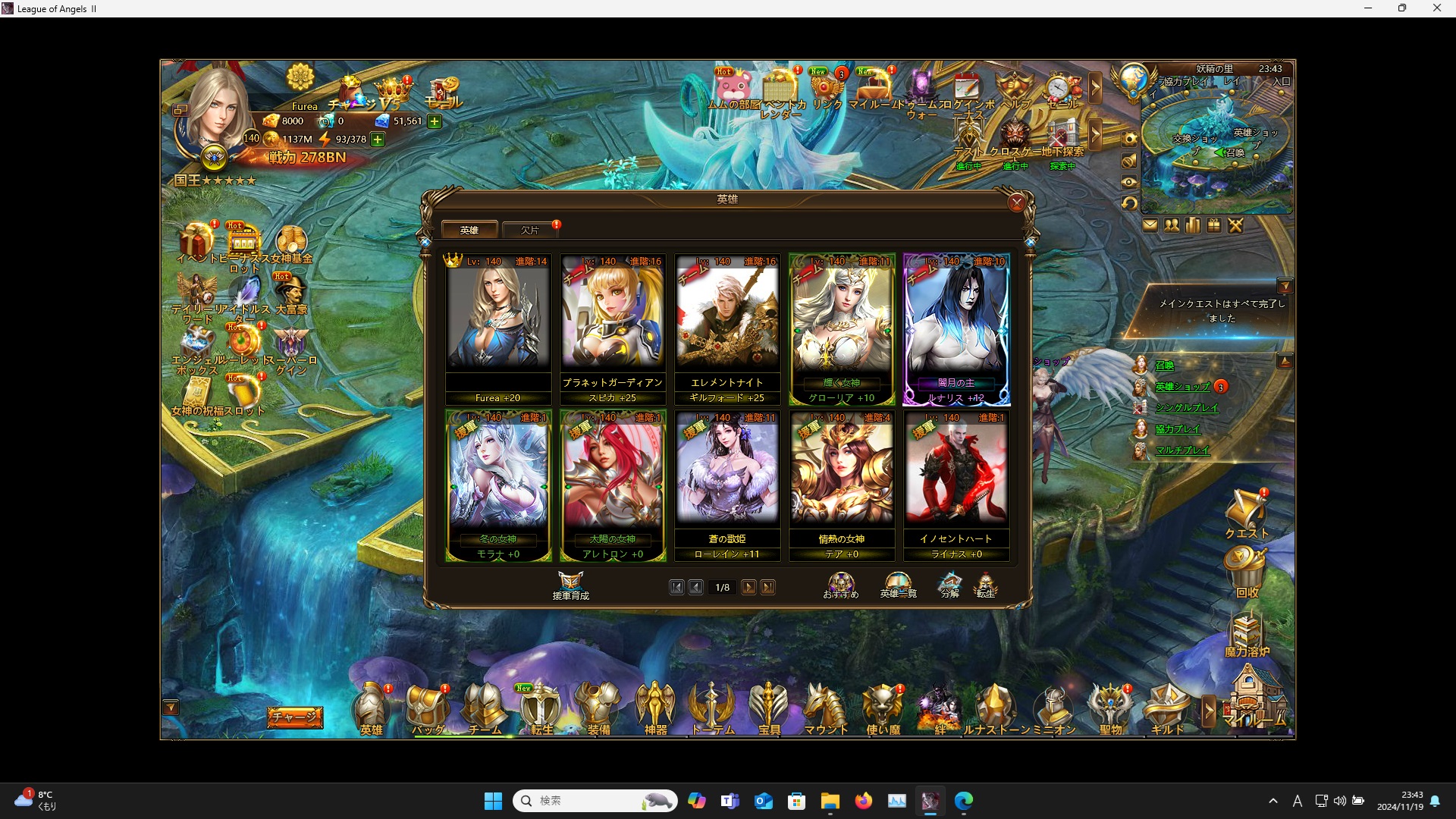
Task: Select the チーム icon in the bottom bar
Action: tap(483, 705)
